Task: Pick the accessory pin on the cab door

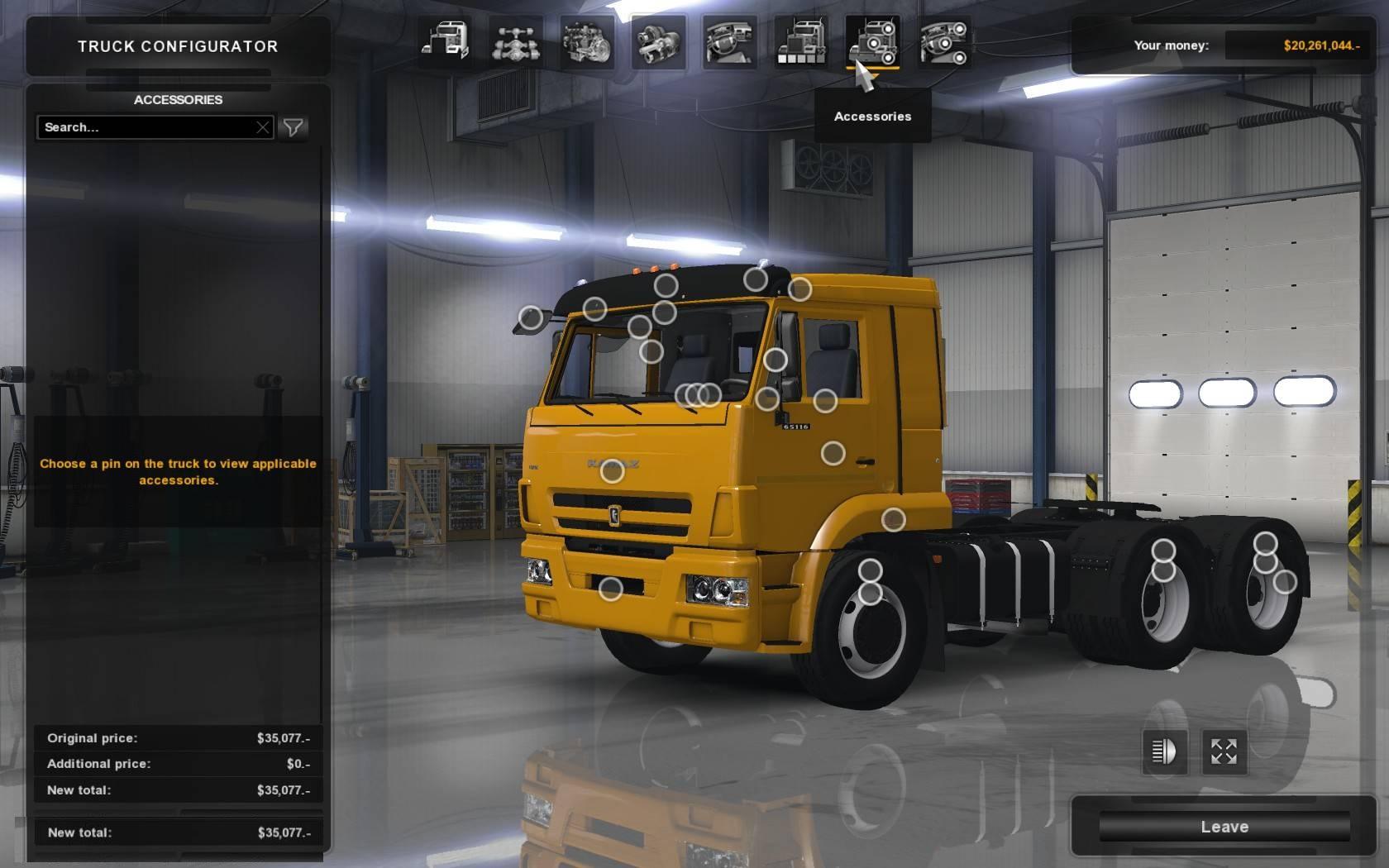Action: pyautogui.click(x=833, y=453)
